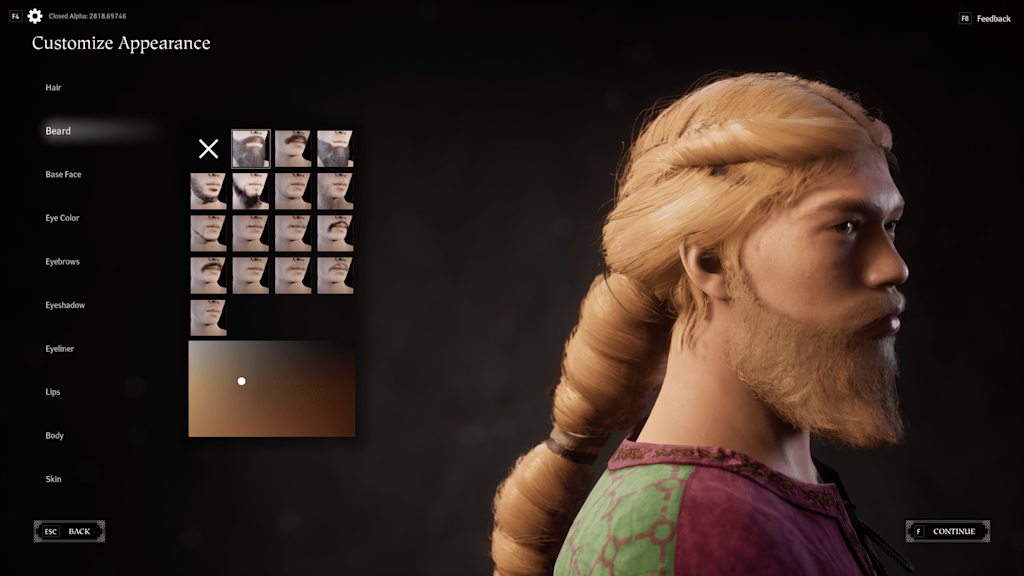Screen dimensions: 1024x576
Task: Select the Eyeliner category
Action: pyautogui.click(x=59, y=349)
